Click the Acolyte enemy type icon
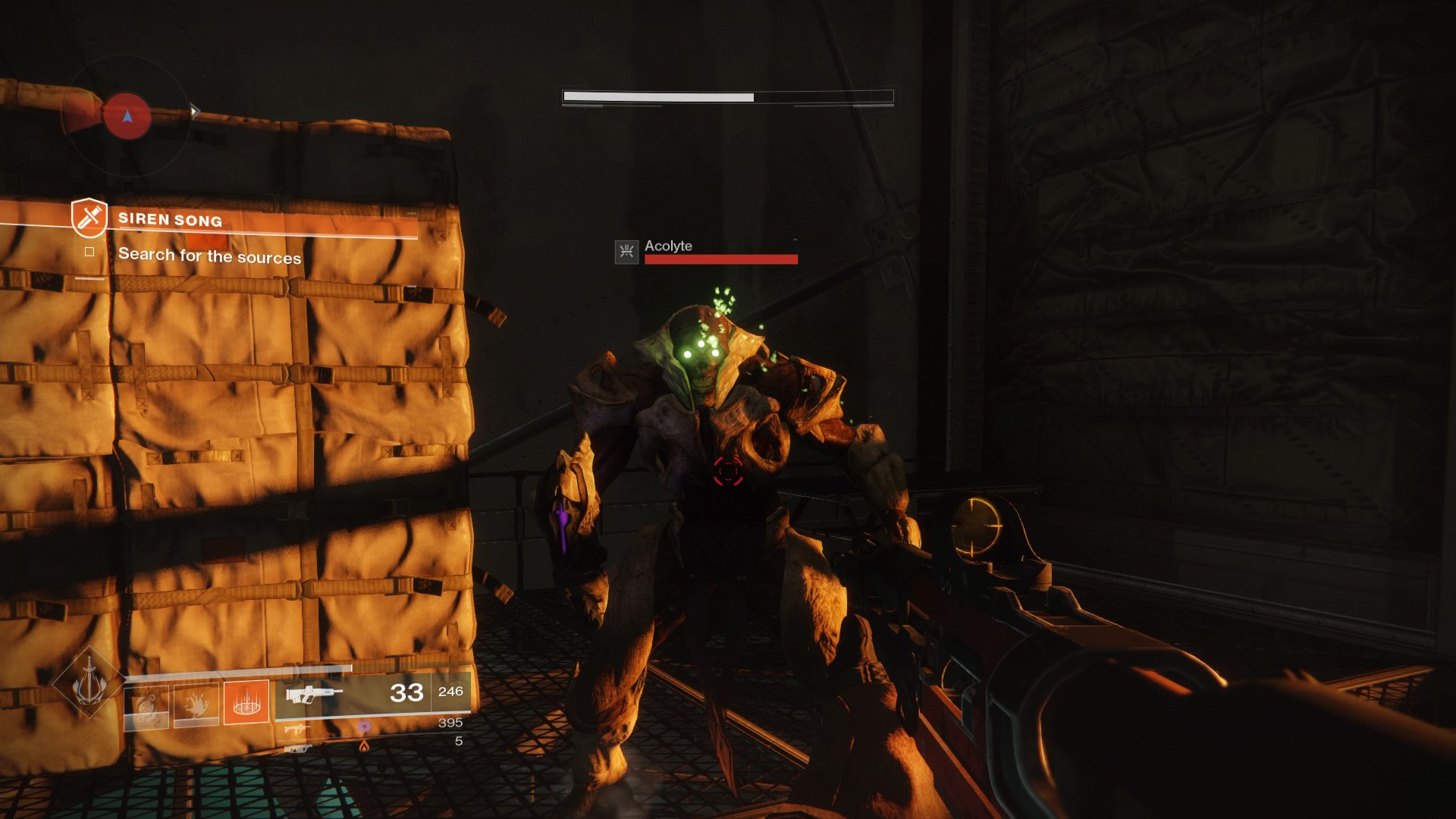This screenshot has height=819, width=1456. (x=626, y=251)
